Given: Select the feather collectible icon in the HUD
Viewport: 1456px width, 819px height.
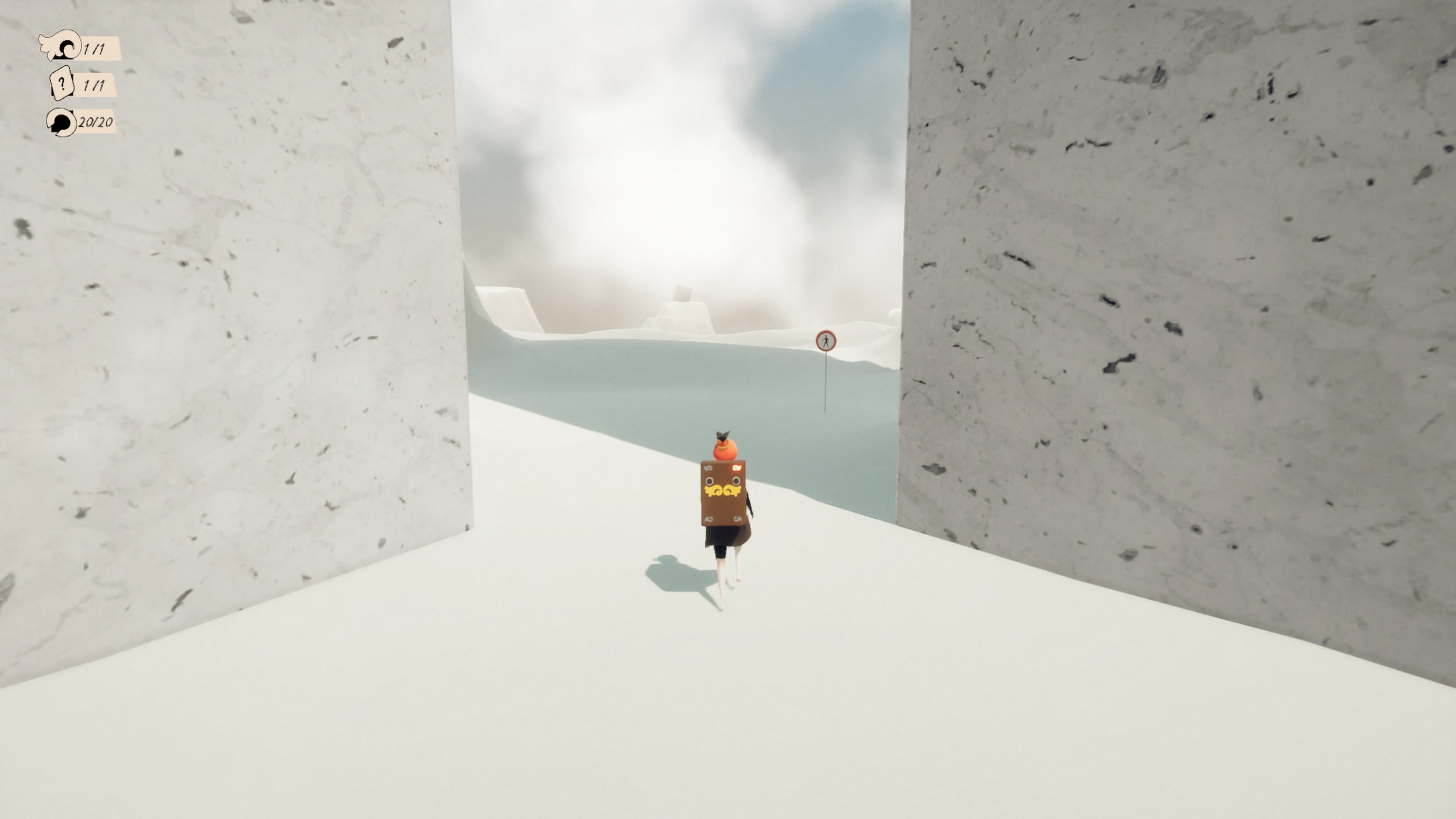Looking at the screenshot, I should tap(61, 47).
